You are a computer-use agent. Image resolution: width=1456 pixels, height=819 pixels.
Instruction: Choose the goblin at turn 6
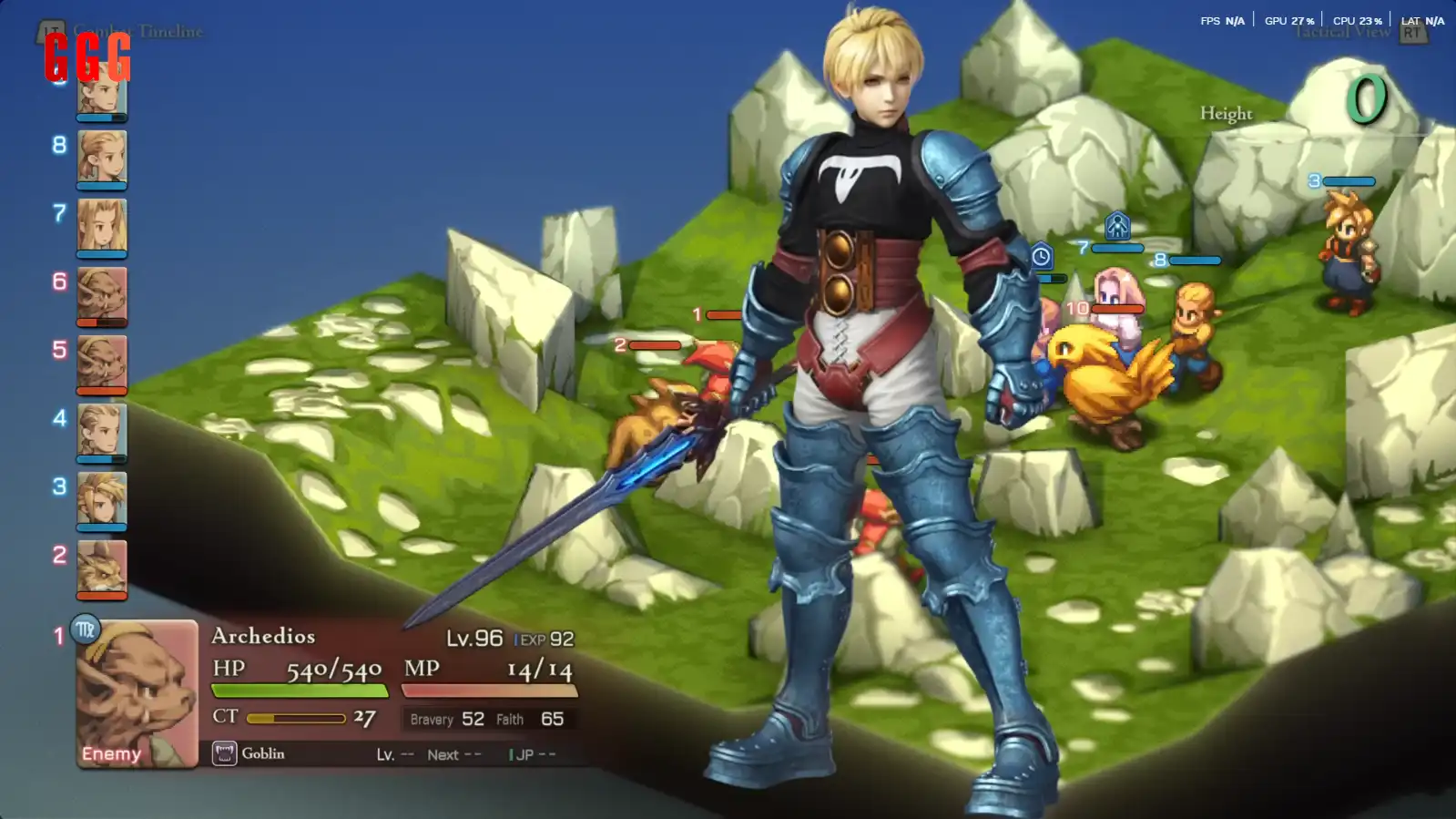(x=102, y=293)
